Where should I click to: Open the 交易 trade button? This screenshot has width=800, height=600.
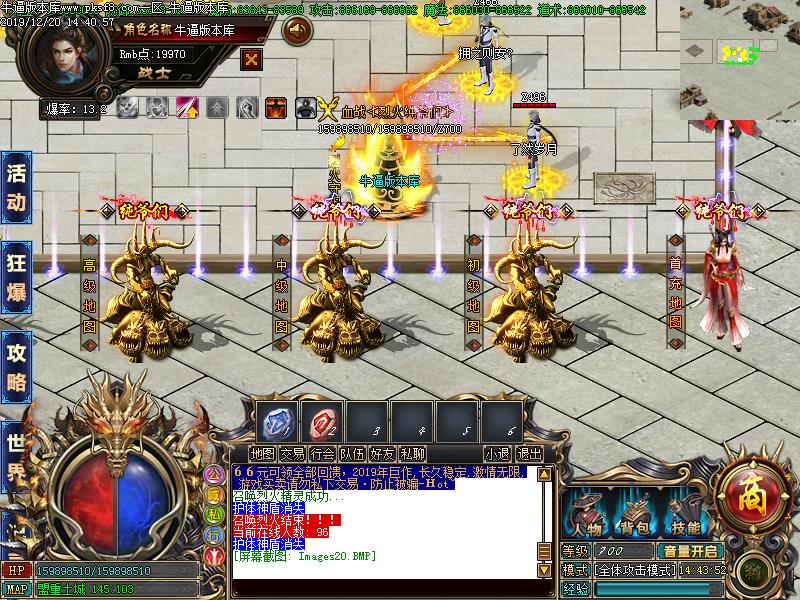pyautogui.click(x=292, y=454)
